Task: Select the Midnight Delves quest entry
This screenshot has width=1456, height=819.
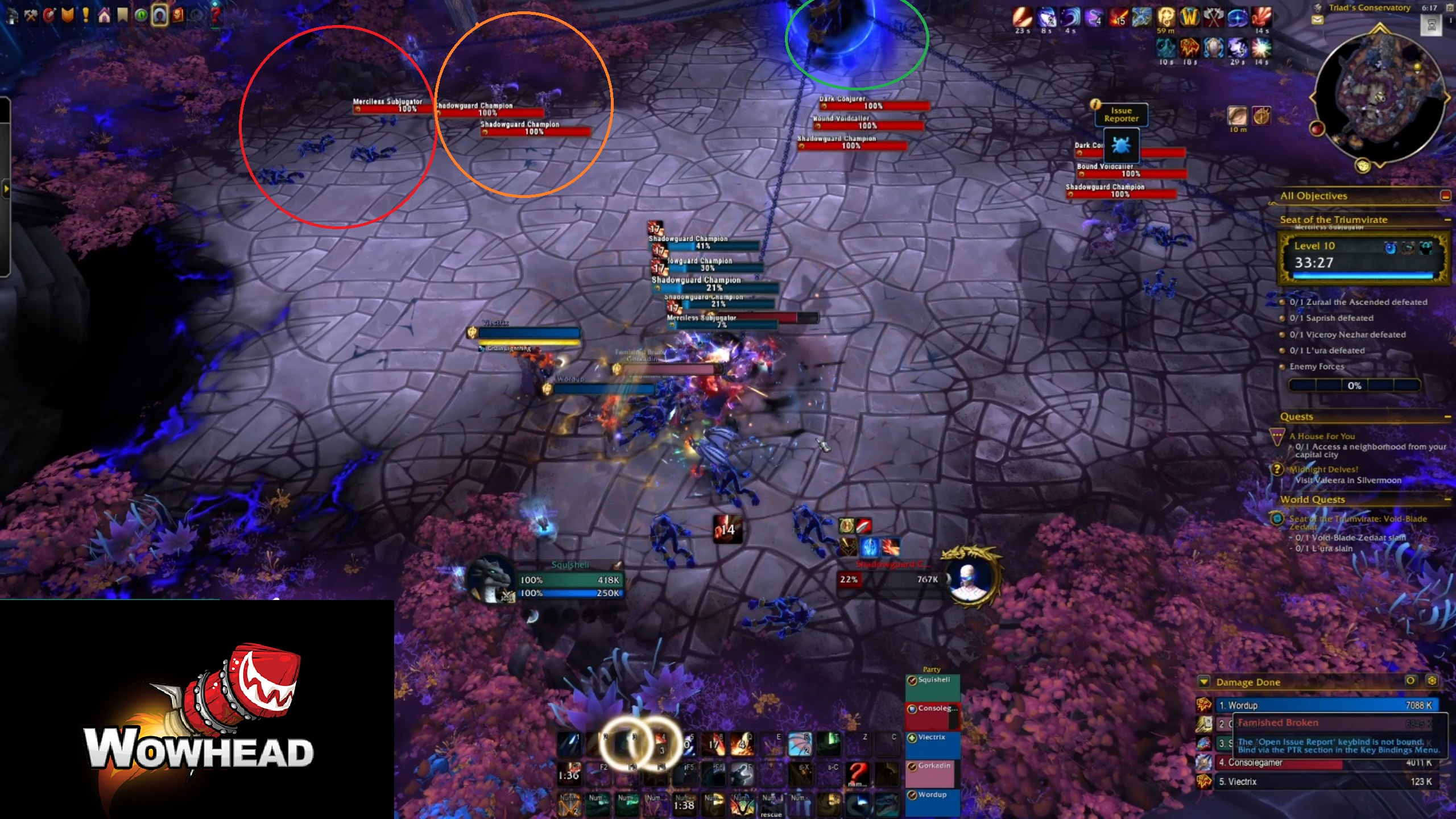Action: pos(1325,469)
